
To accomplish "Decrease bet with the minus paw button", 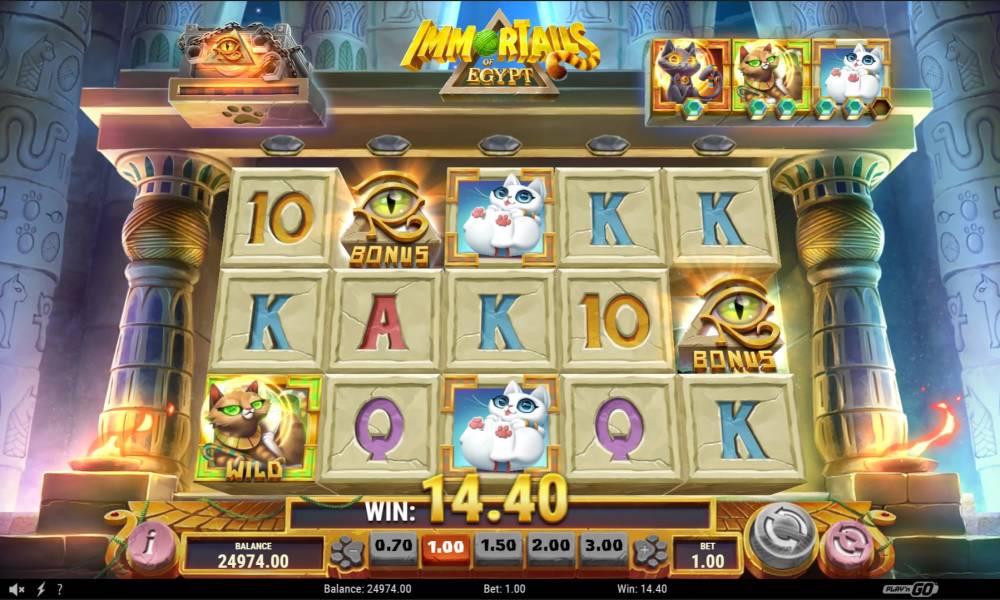I will 347,551.
